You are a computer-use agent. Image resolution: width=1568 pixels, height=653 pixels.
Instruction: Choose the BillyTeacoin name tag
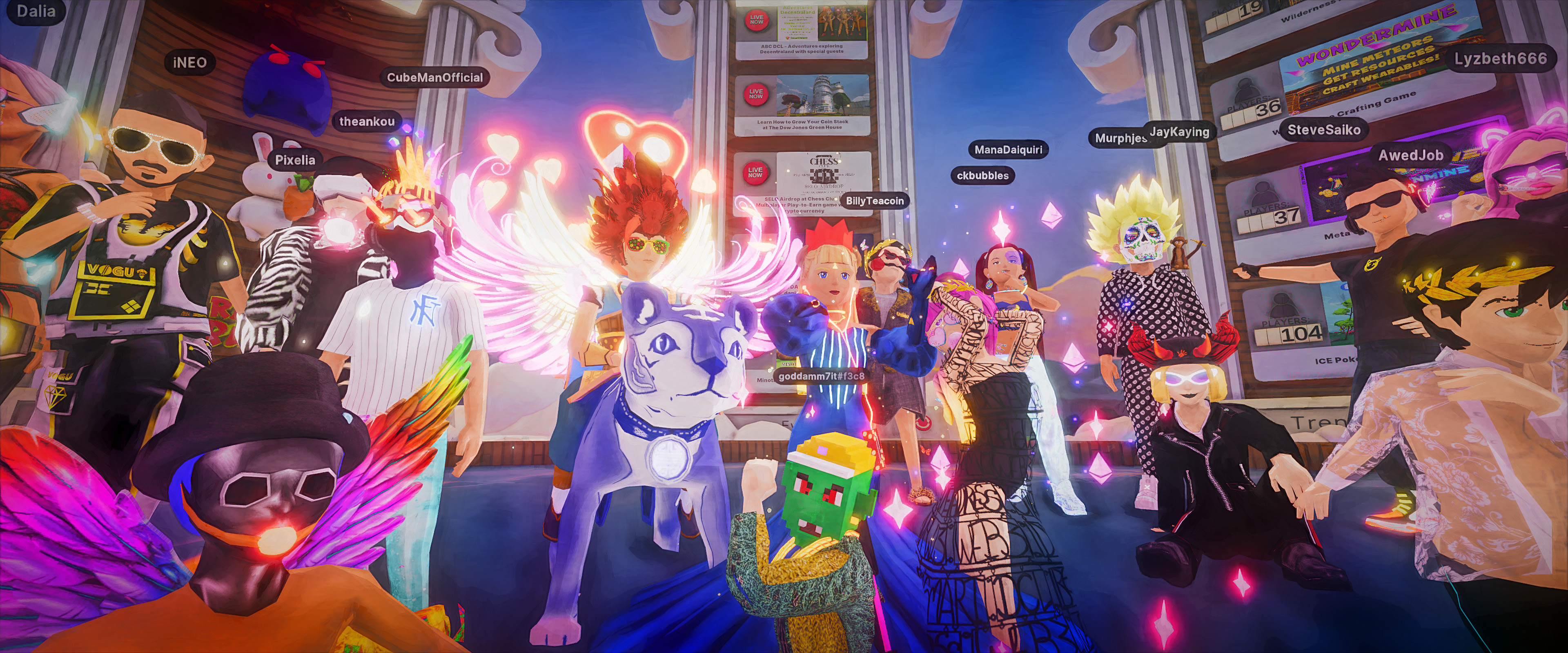[x=875, y=201]
